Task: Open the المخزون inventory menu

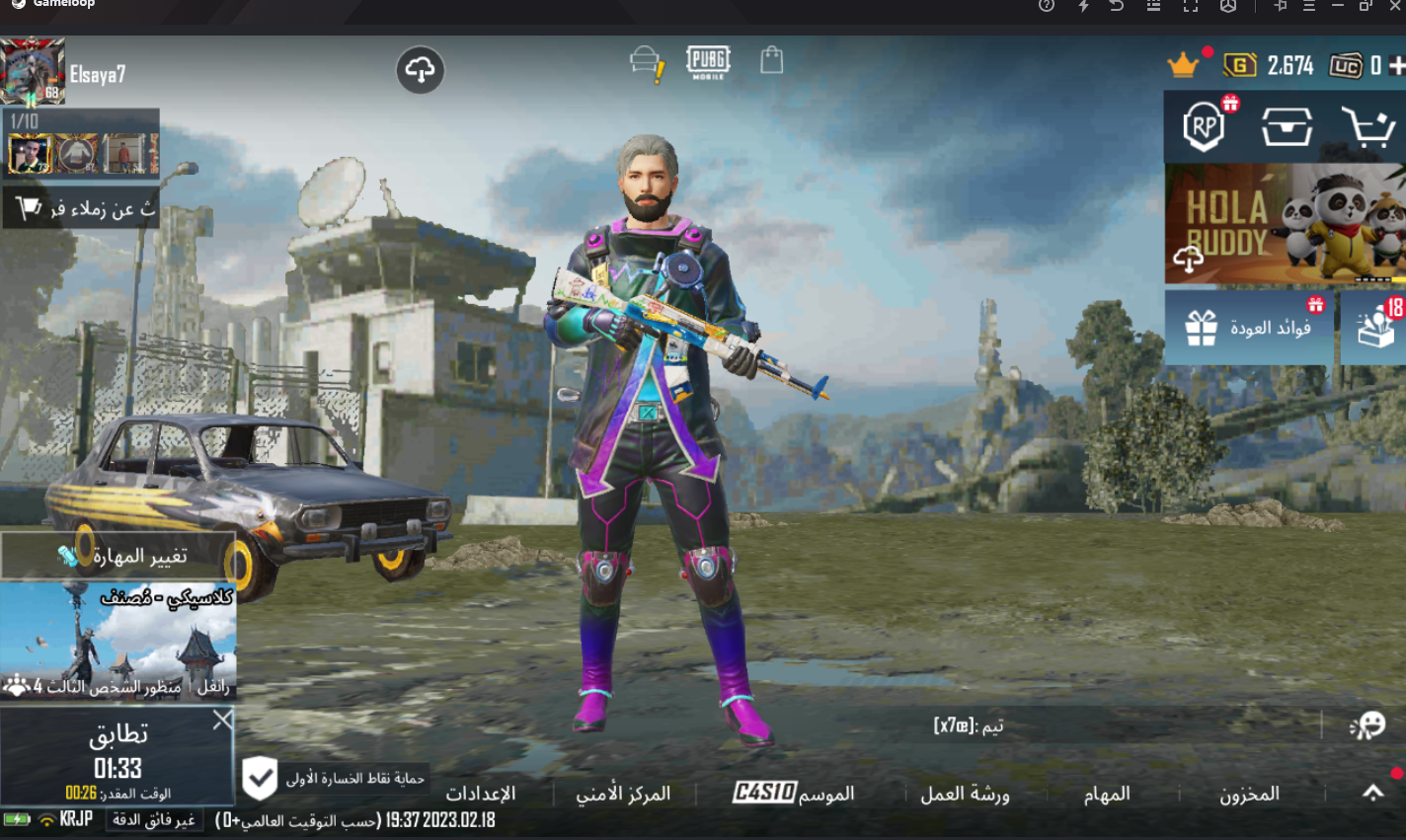Action: (x=1249, y=794)
